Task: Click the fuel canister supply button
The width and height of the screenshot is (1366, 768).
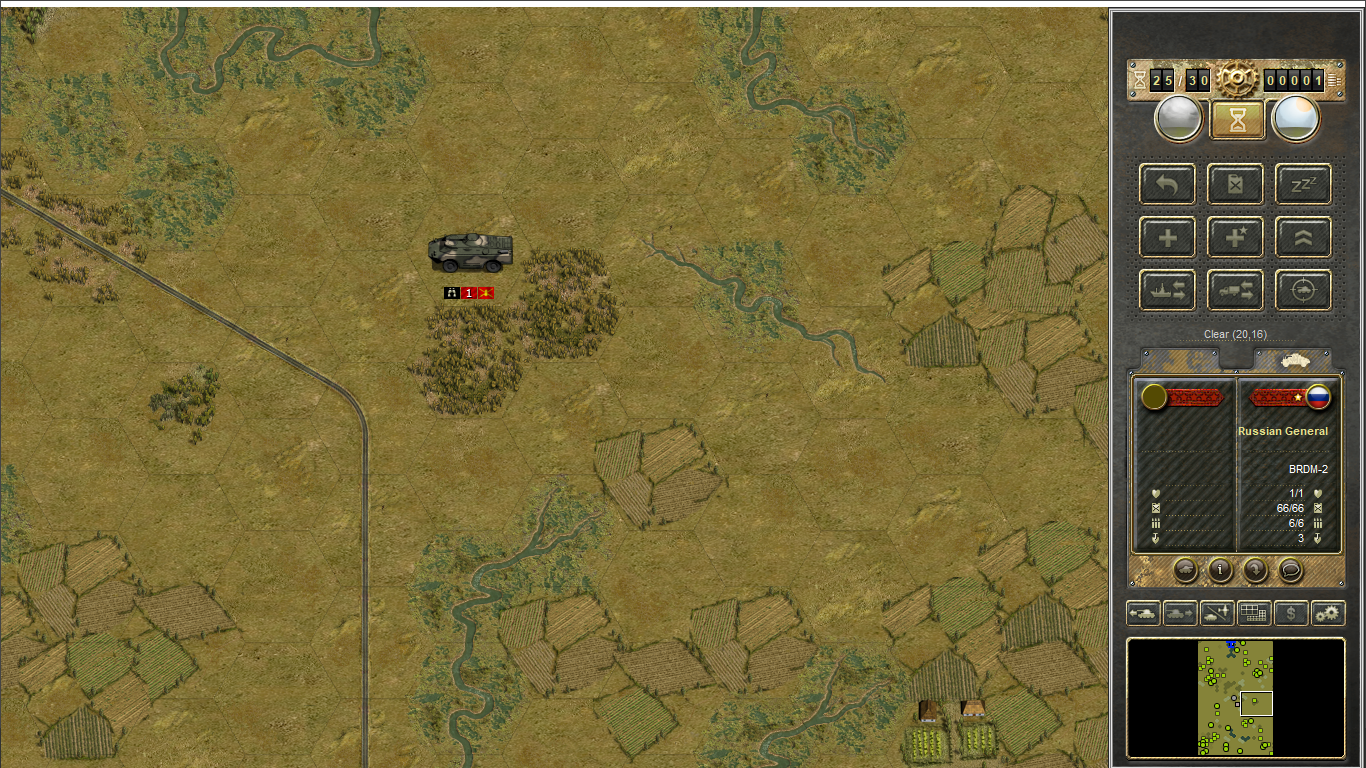Action: pyautogui.click(x=1235, y=184)
